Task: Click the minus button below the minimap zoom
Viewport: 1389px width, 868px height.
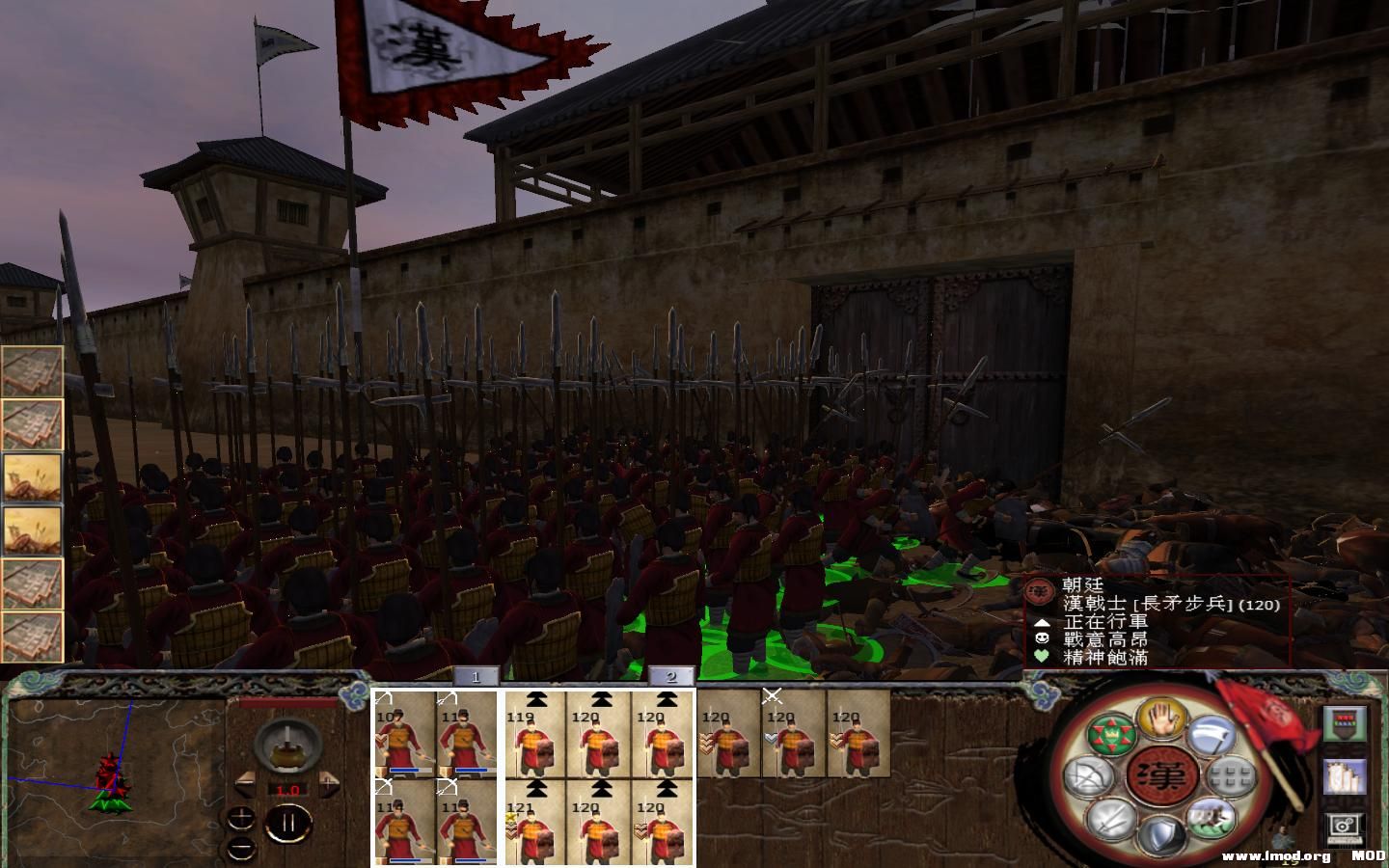Action: tap(241, 849)
